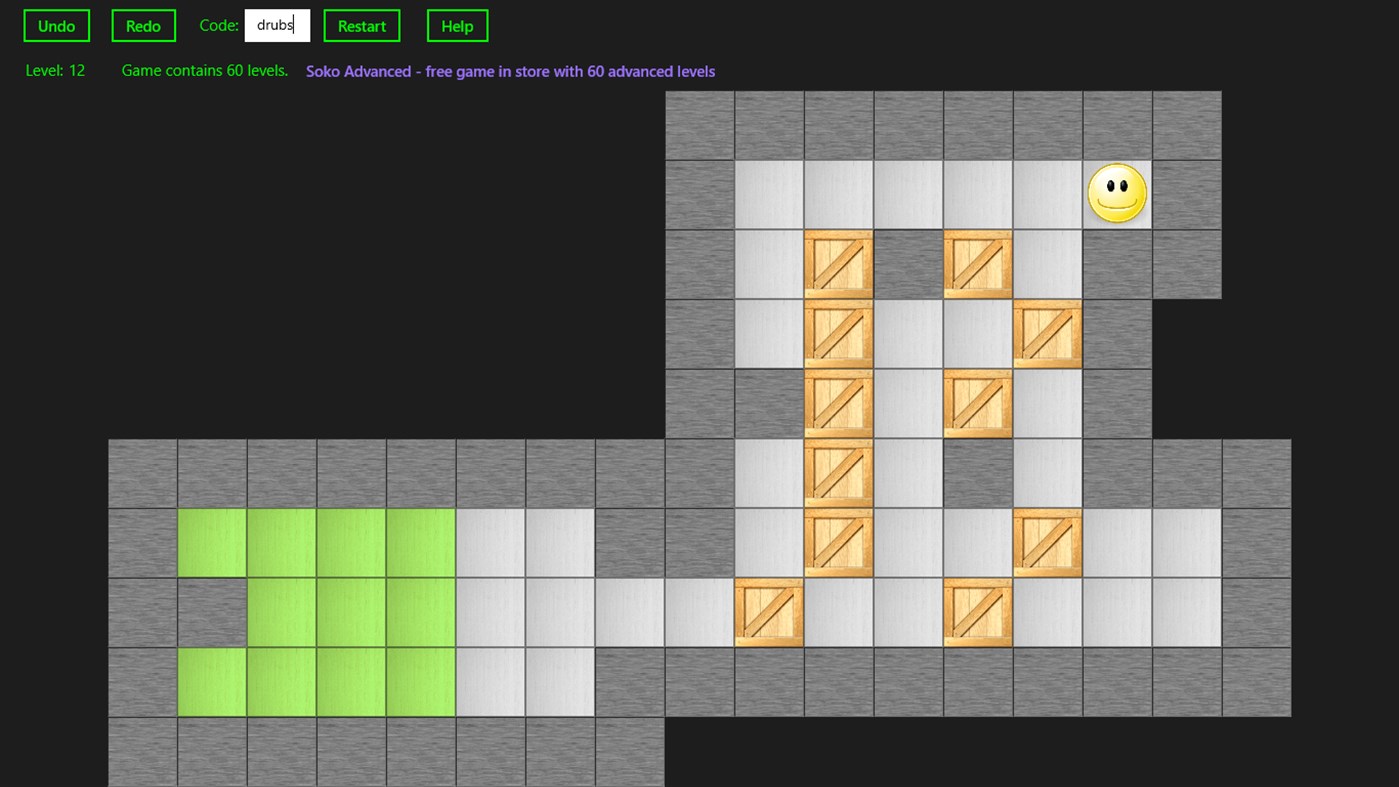Screen dimensions: 1399x787
Task: Click a white floor tile left of the player
Action: [1047, 193]
